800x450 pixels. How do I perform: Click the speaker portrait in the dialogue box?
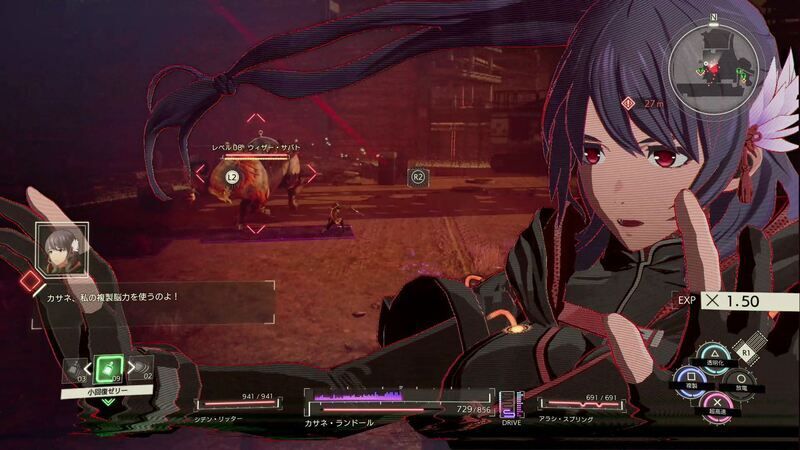(x=55, y=244)
